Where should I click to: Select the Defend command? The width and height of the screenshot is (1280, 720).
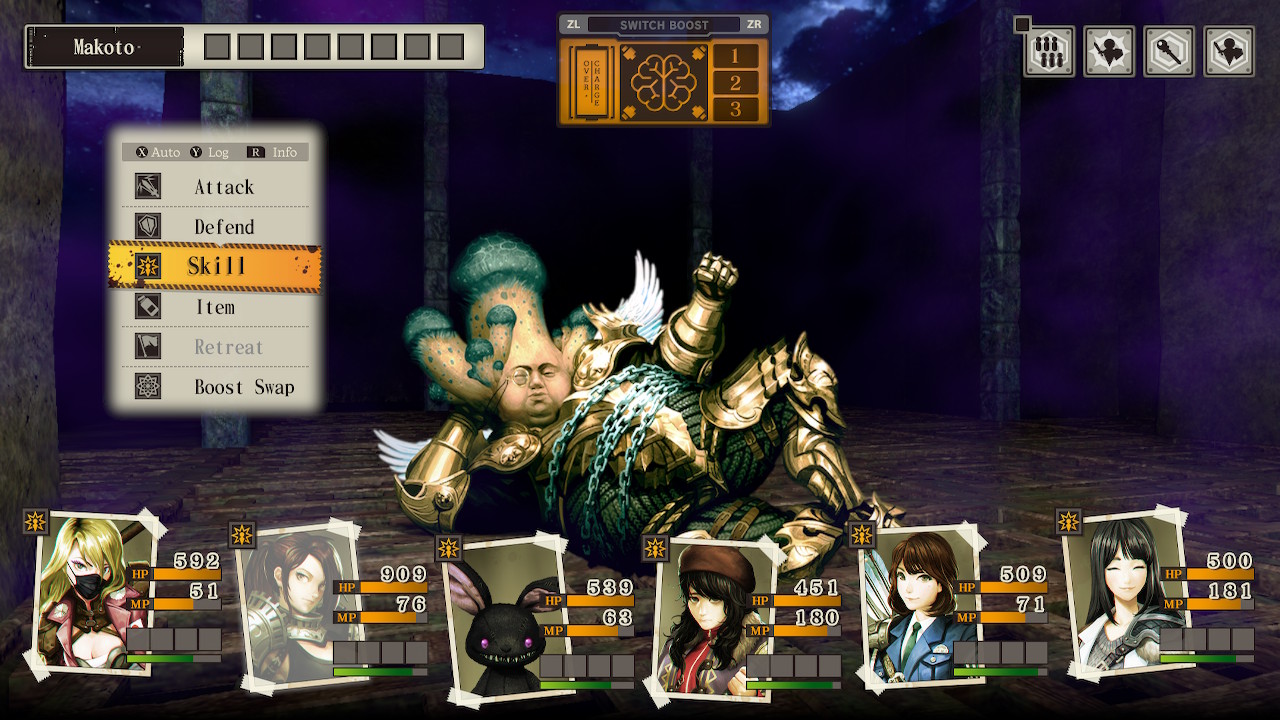(223, 227)
